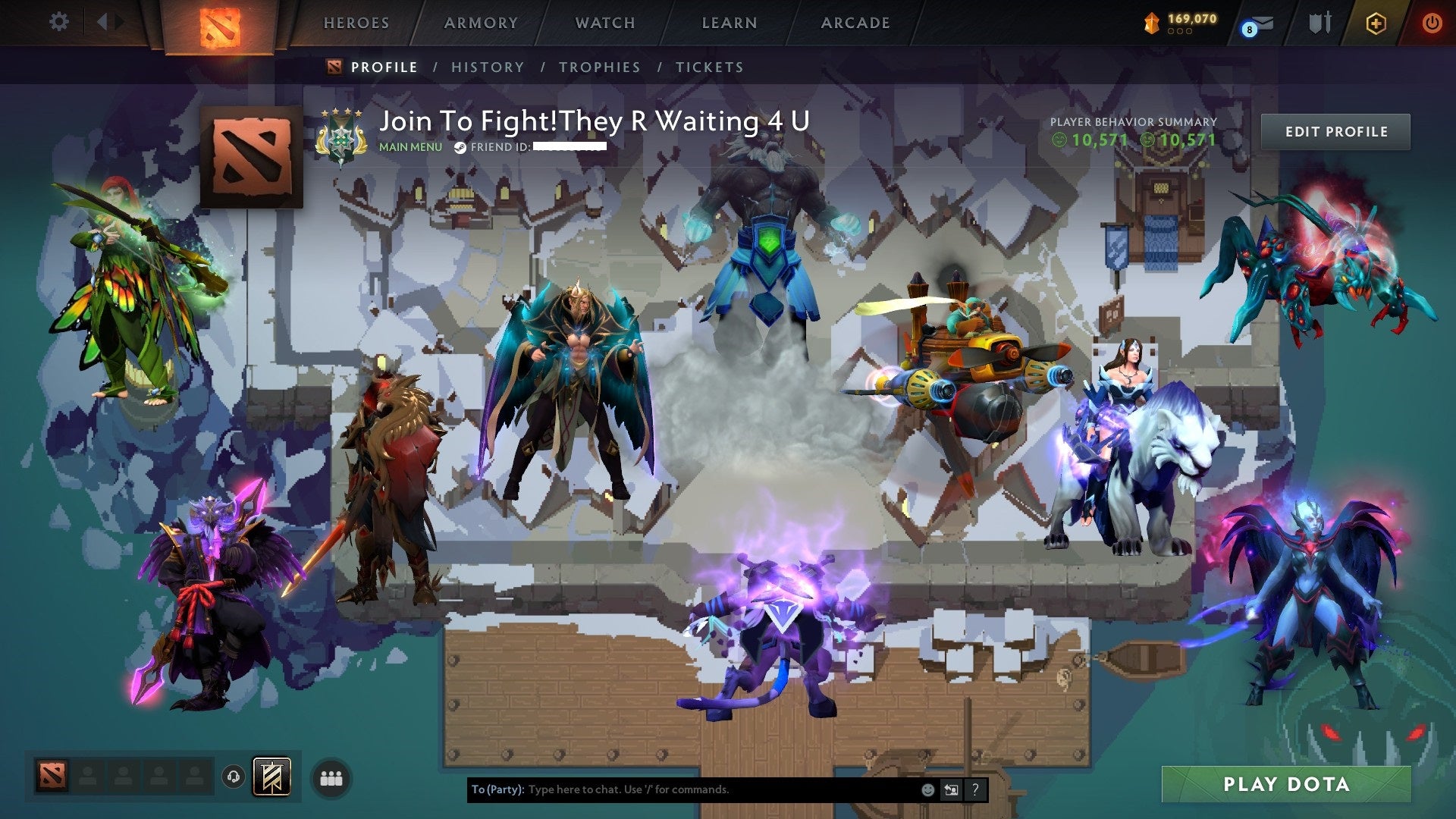Open the emoticon picker in chat

click(x=928, y=789)
